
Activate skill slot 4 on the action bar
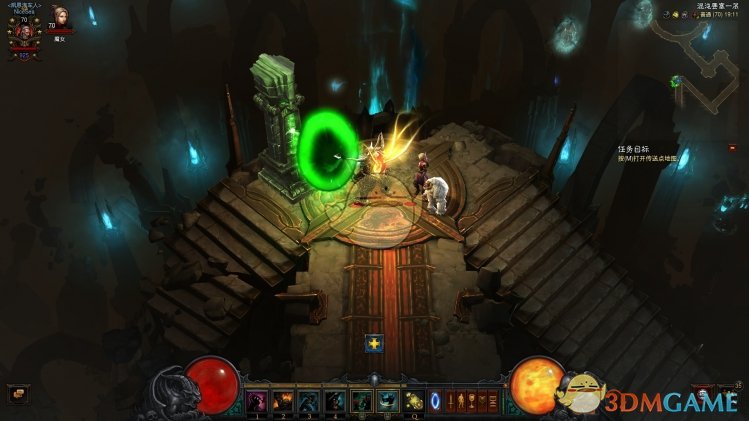pyautogui.click(x=335, y=401)
